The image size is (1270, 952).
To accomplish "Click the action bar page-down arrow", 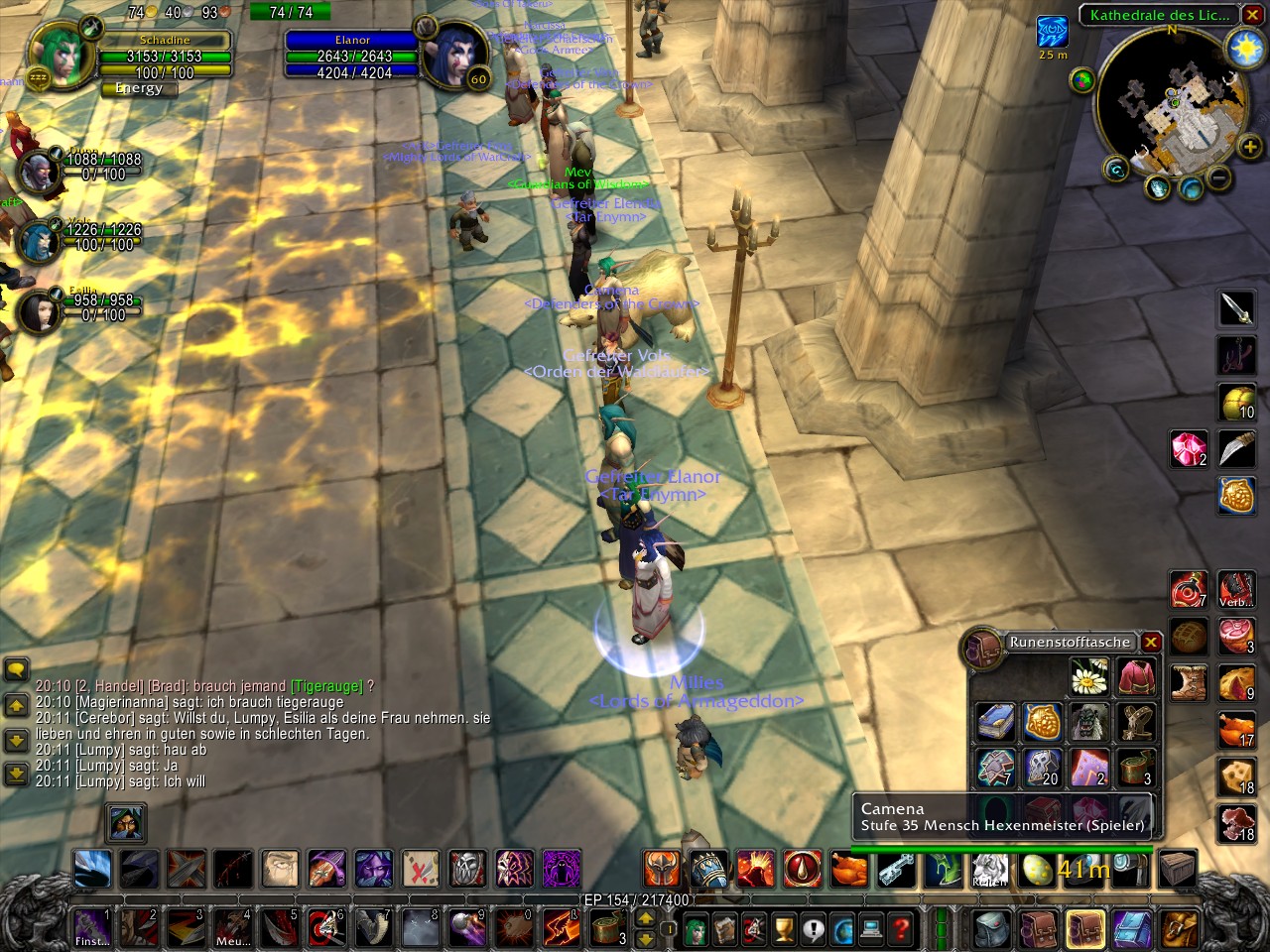I will coord(646,939).
